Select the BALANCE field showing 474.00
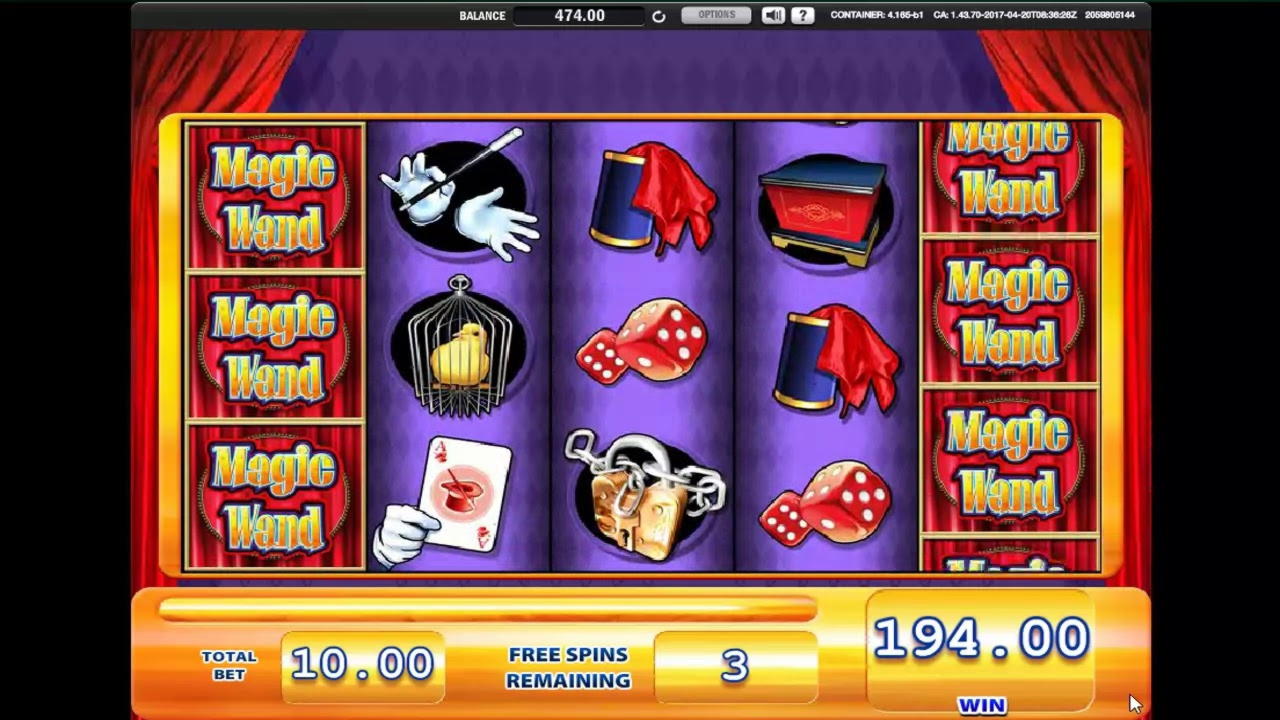The height and width of the screenshot is (720, 1280). [580, 16]
